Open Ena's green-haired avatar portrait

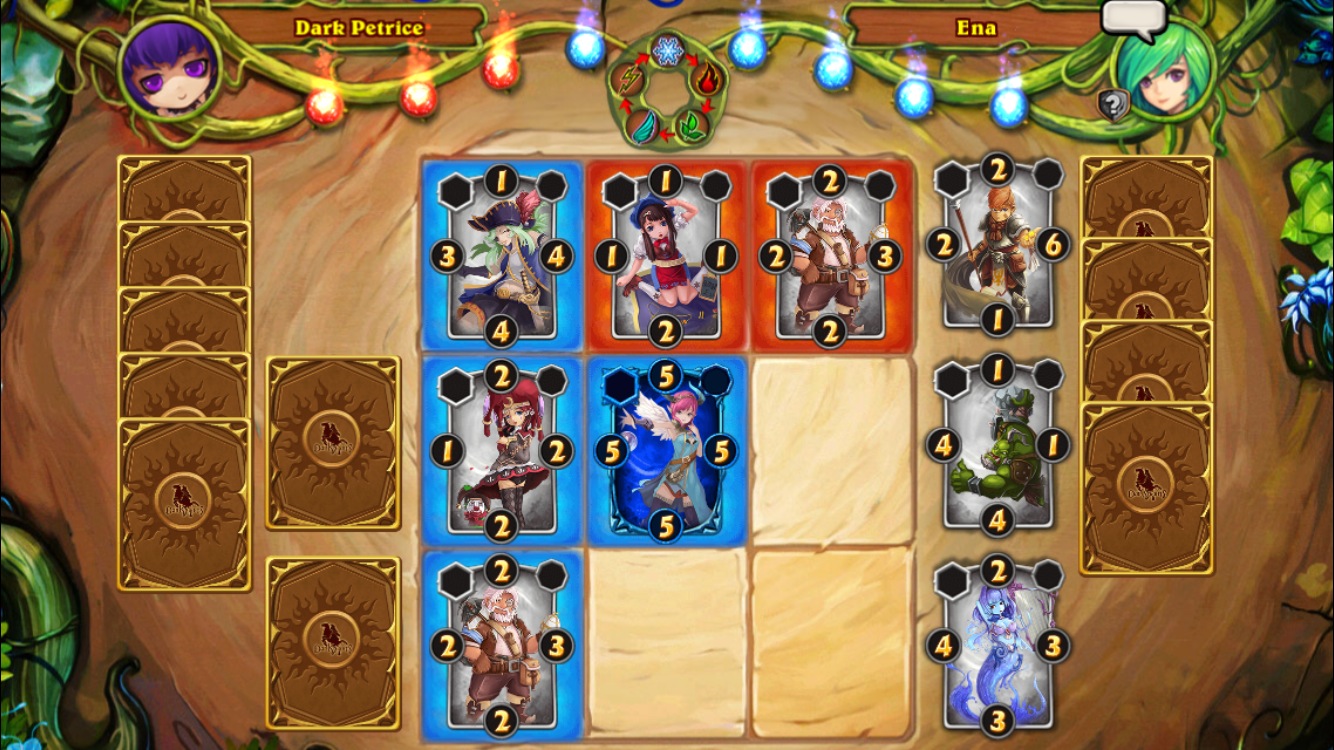coord(1163,70)
